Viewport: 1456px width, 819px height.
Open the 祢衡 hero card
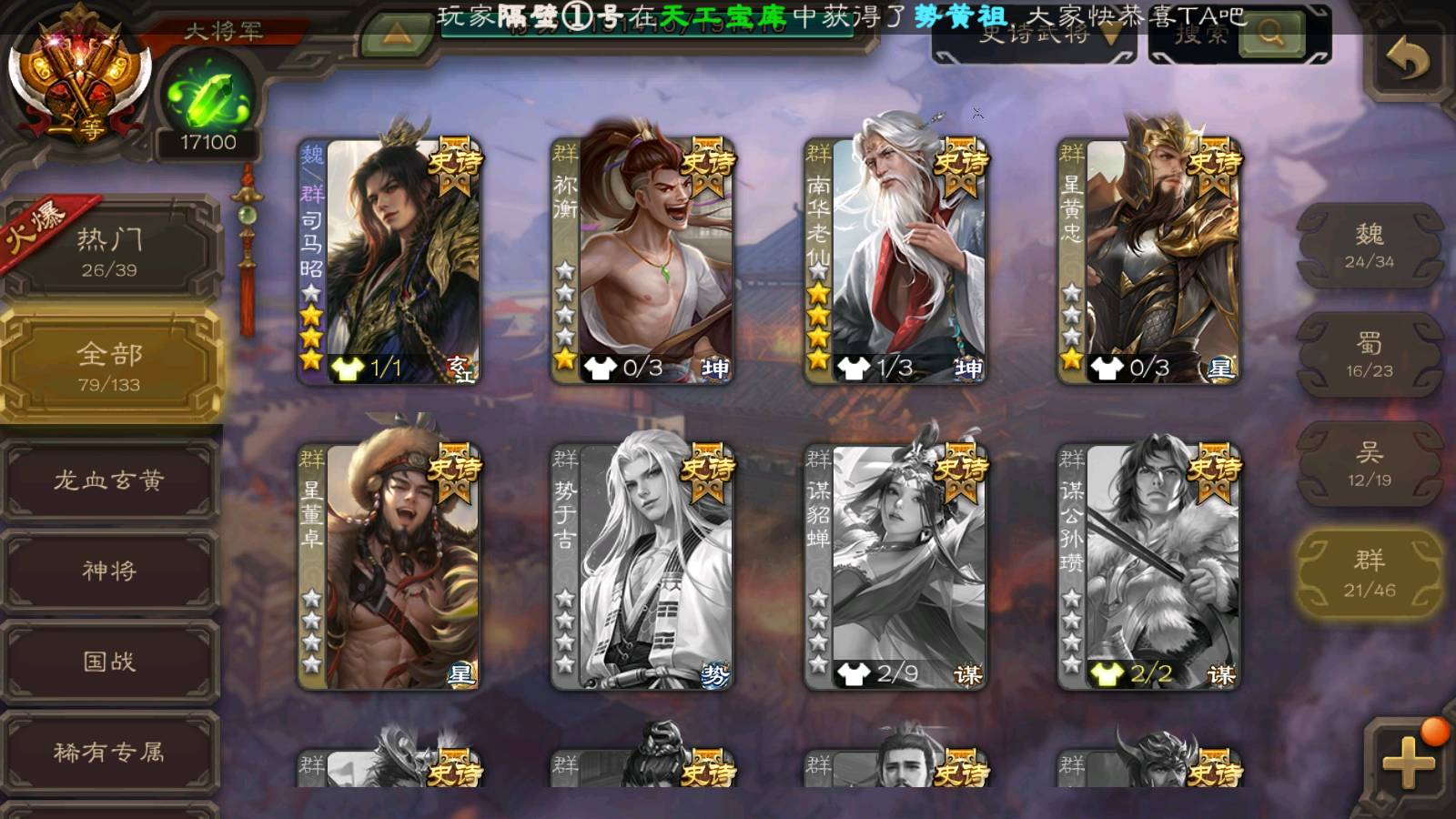point(643,261)
